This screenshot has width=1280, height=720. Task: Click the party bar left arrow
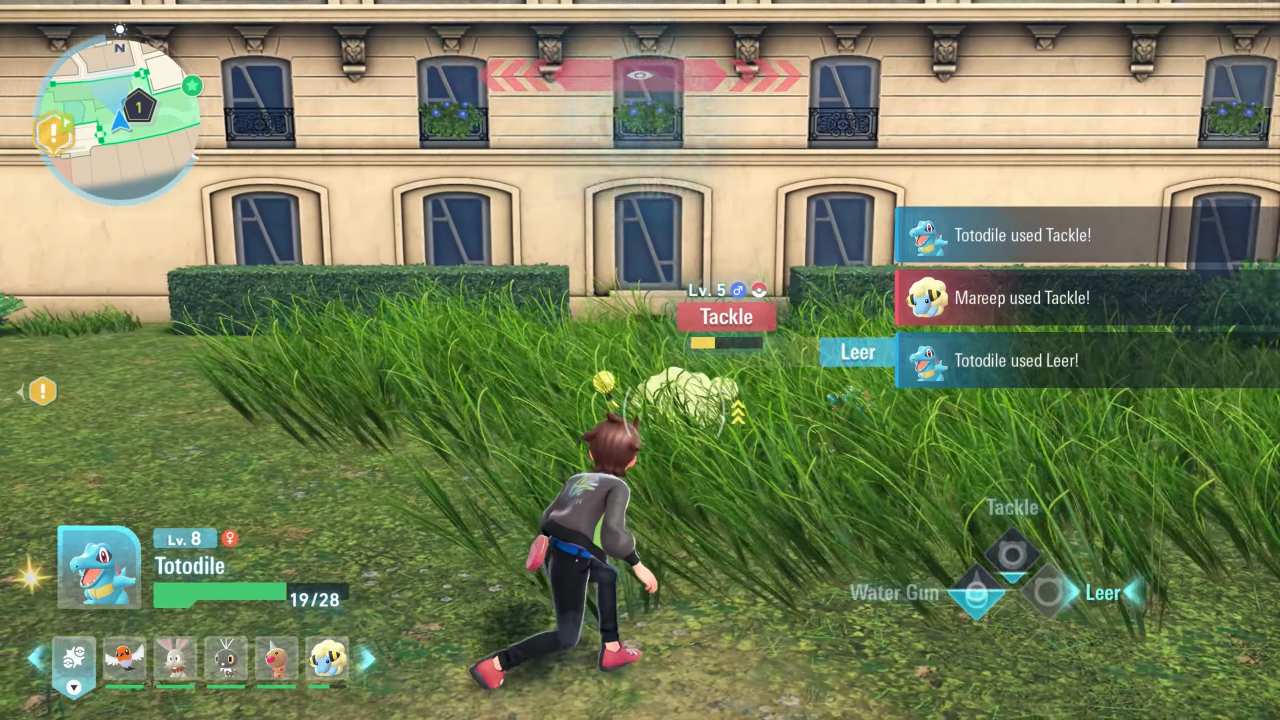[x=36, y=658]
